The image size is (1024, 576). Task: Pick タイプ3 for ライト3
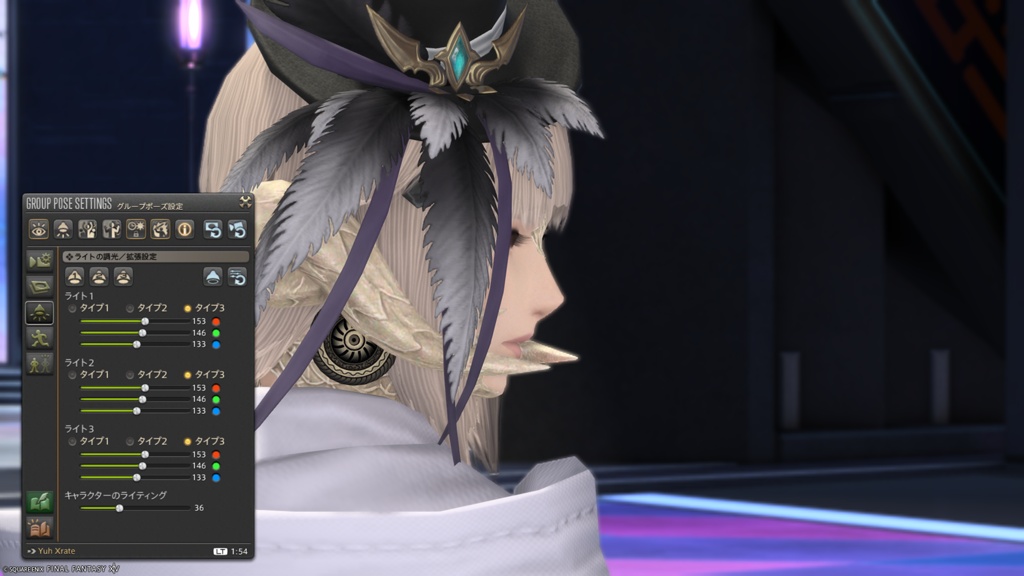tap(188, 441)
